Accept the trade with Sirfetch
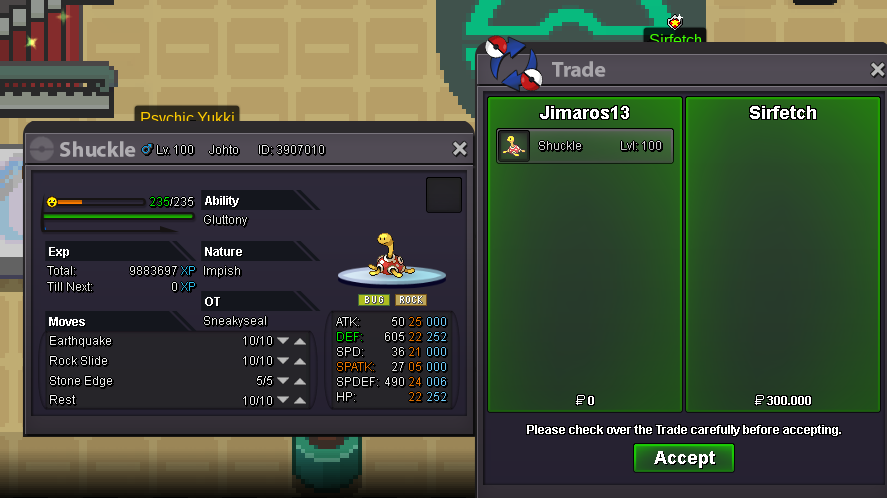The image size is (887, 498). 684,458
